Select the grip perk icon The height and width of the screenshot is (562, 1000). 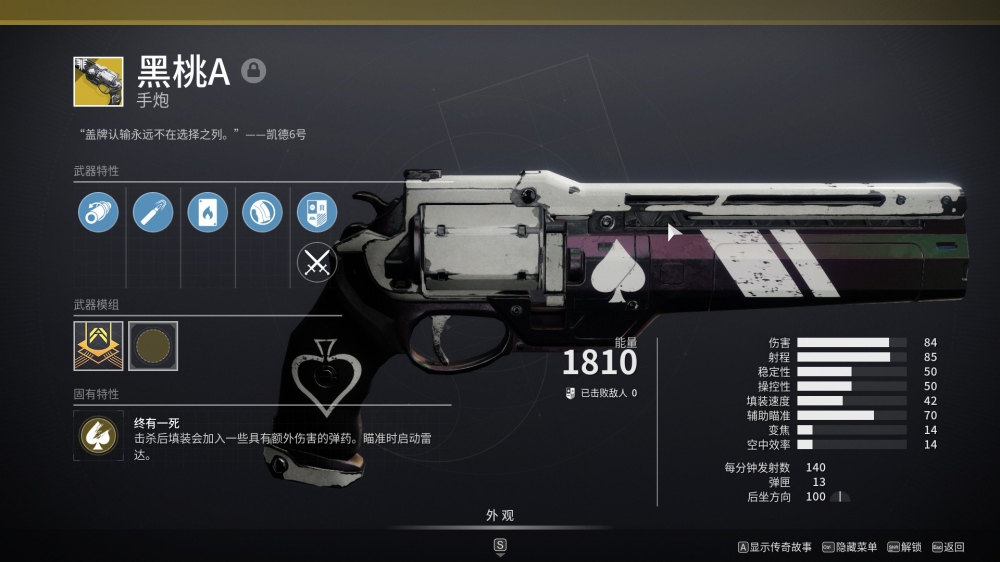[263, 212]
